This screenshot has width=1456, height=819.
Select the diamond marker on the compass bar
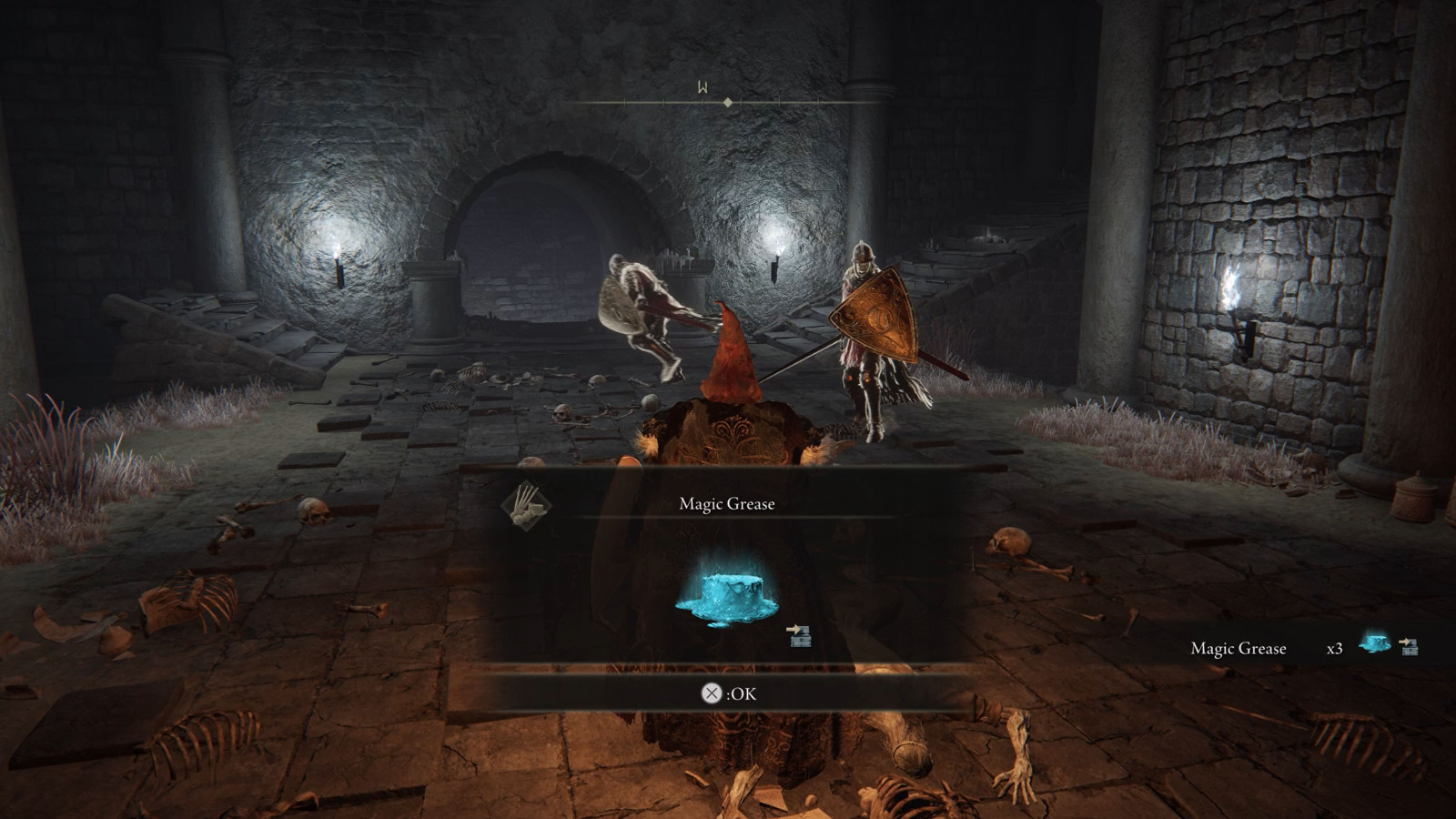coord(727,103)
